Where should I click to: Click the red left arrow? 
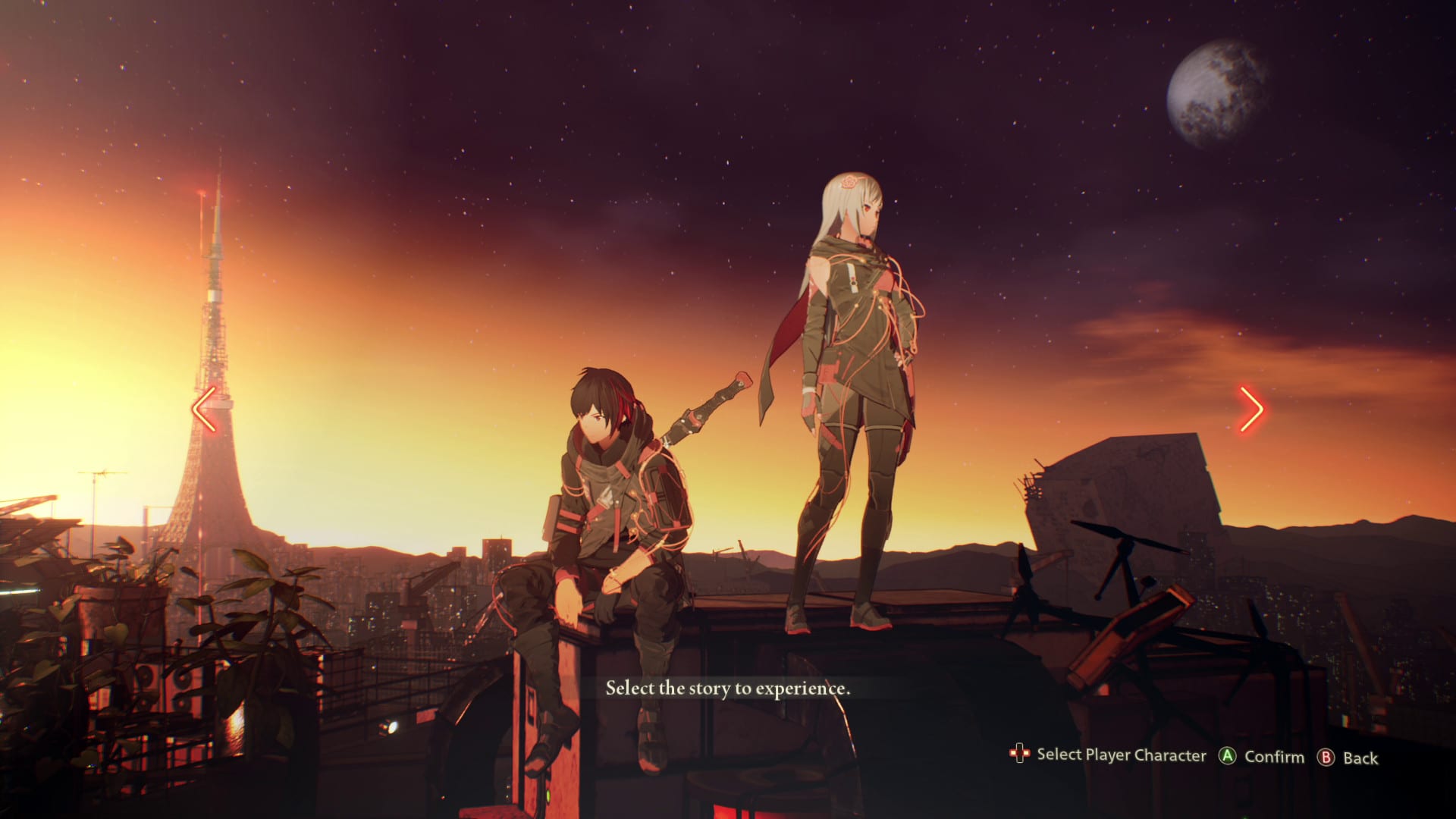204,409
